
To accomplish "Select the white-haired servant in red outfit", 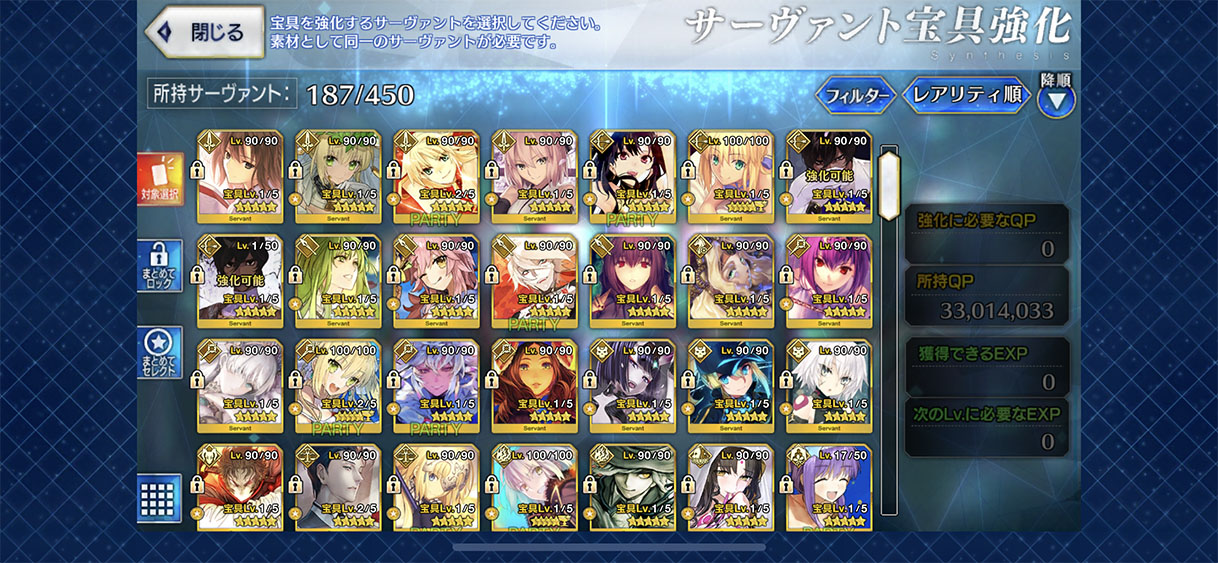I will pyautogui.click(x=533, y=278).
